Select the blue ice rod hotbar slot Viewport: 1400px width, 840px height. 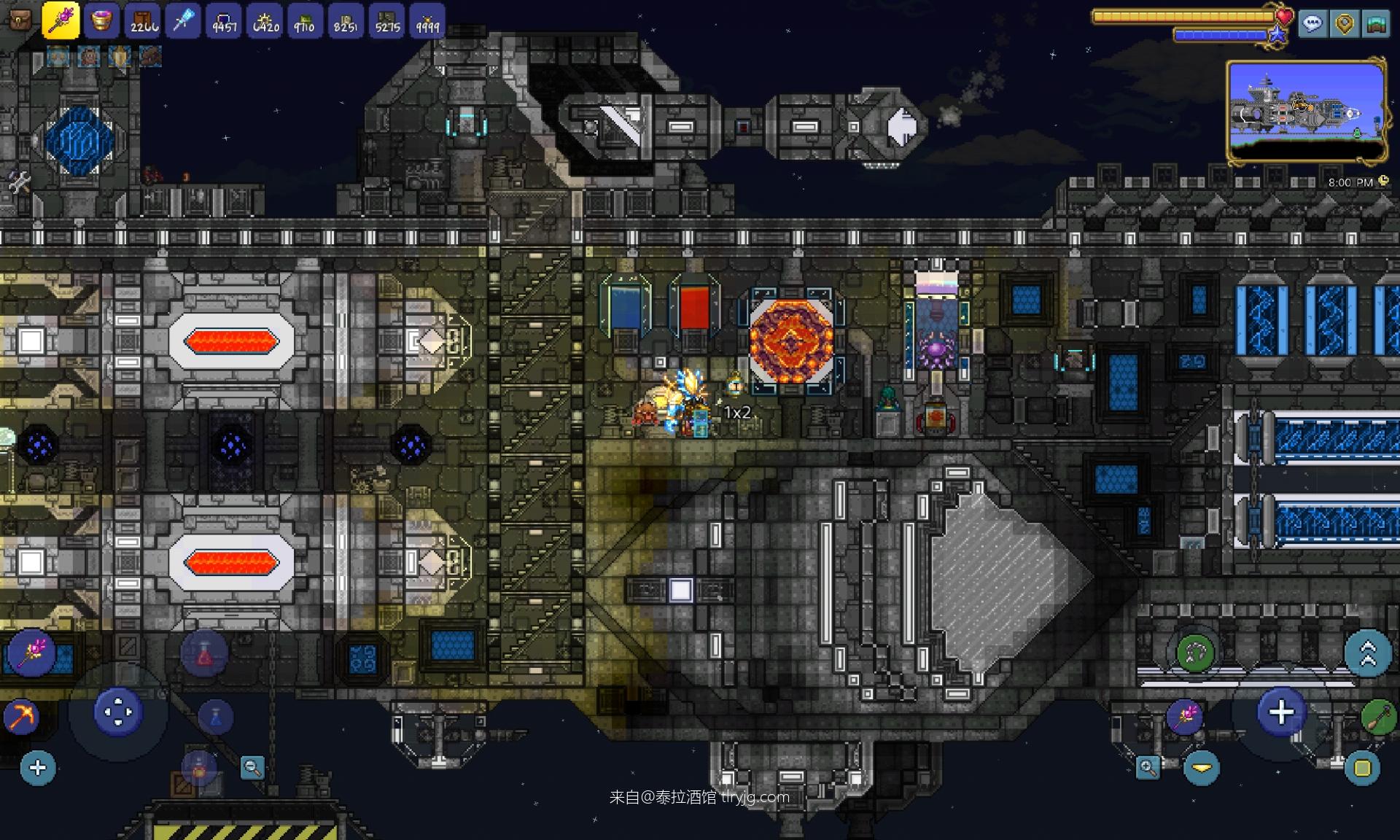click(x=183, y=20)
